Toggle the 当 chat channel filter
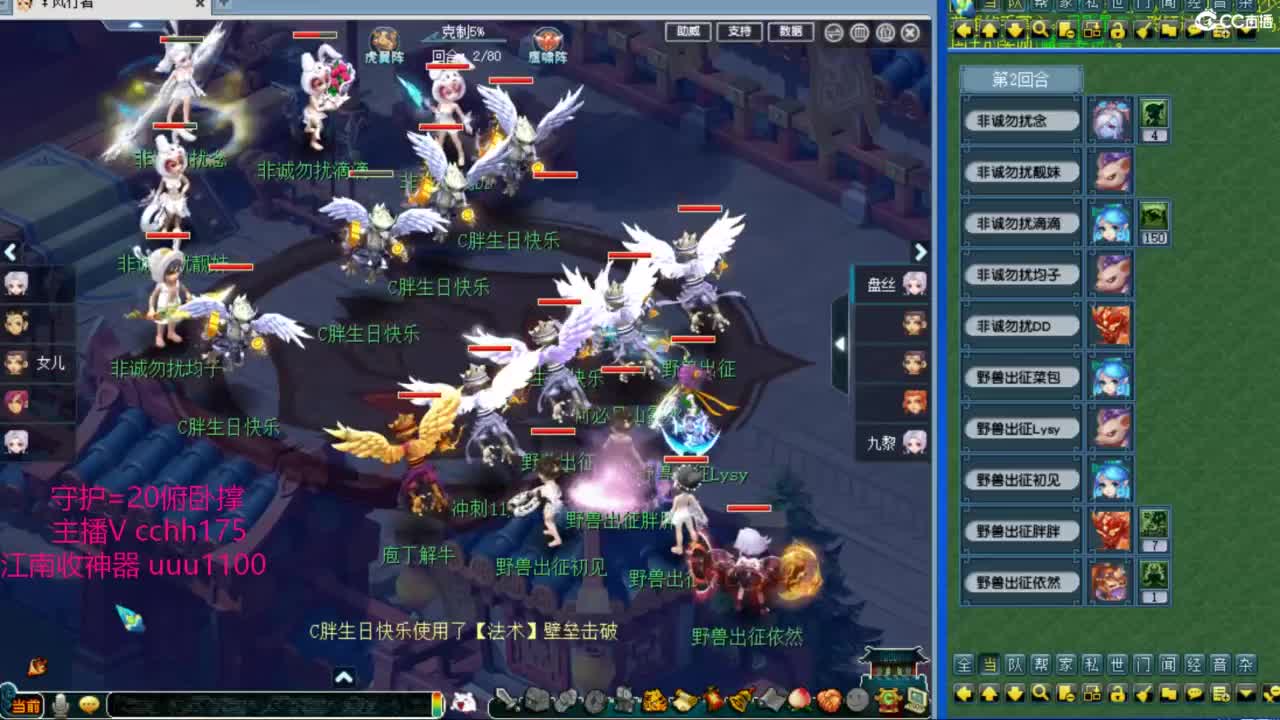 [990, 663]
